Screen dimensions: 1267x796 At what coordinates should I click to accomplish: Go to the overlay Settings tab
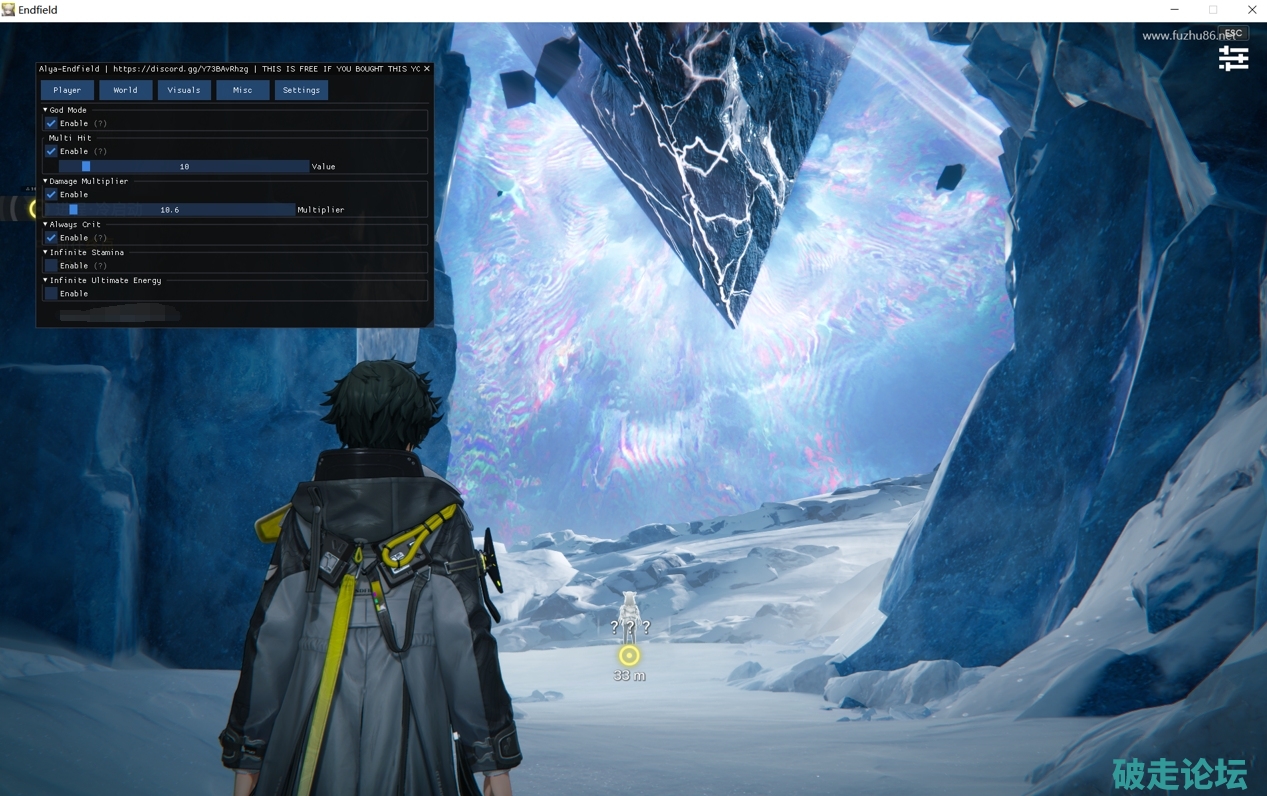coord(301,90)
